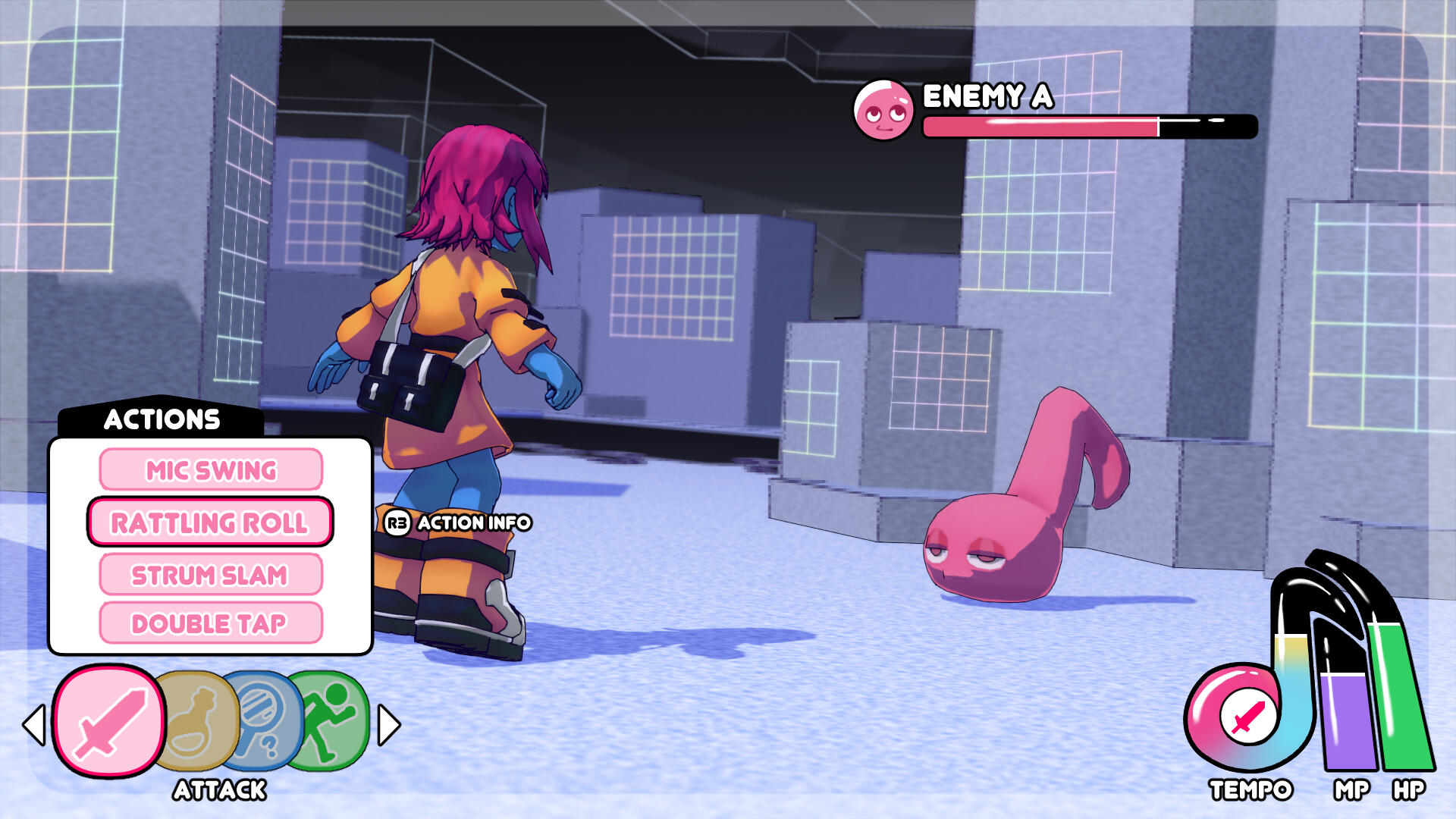
Task: Use the Double Tap action
Action: pyautogui.click(x=210, y=623)
